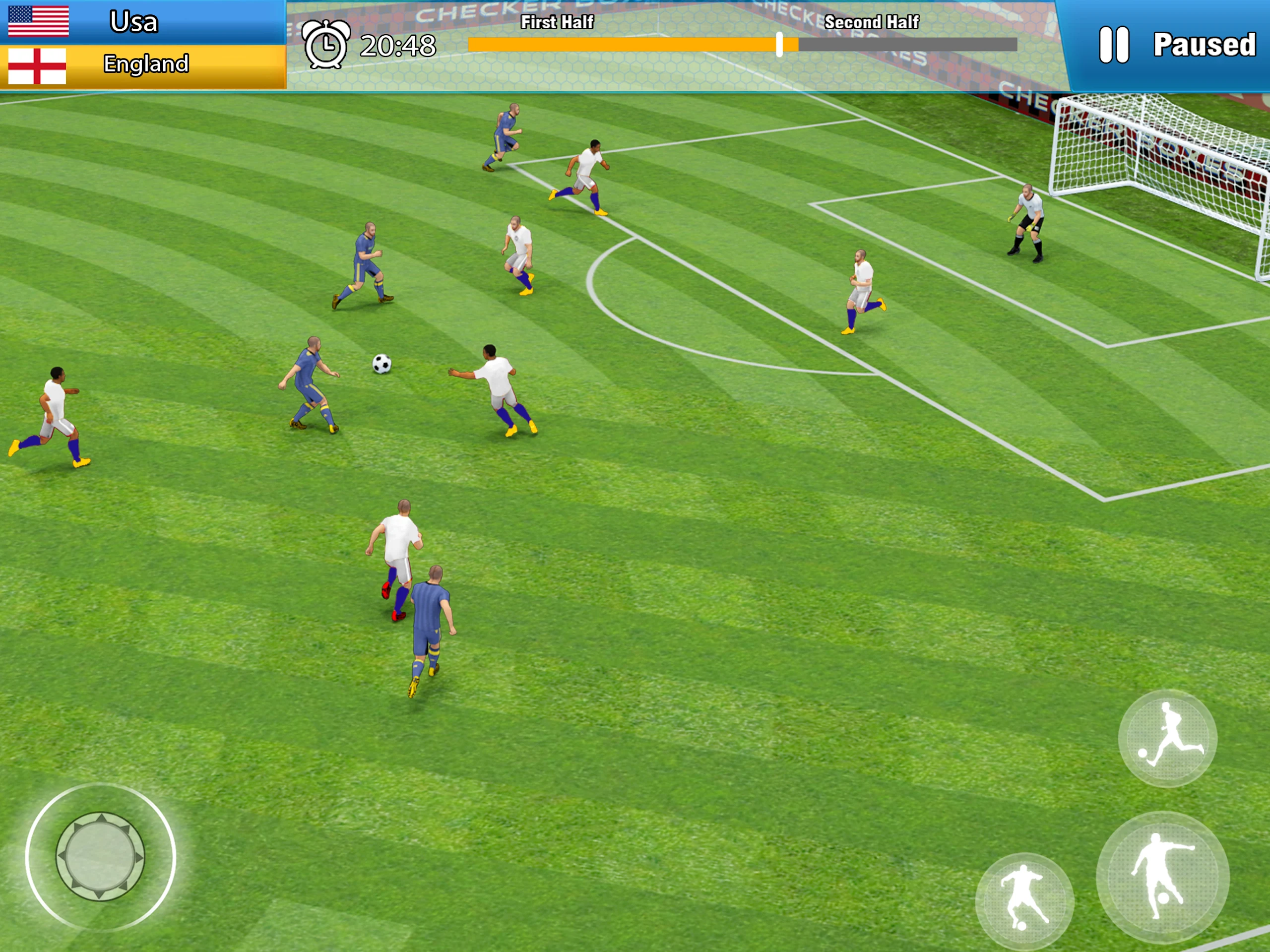Click the virtual joystick knob
The width and height of the screenshot is (1270, 952).
101,856
